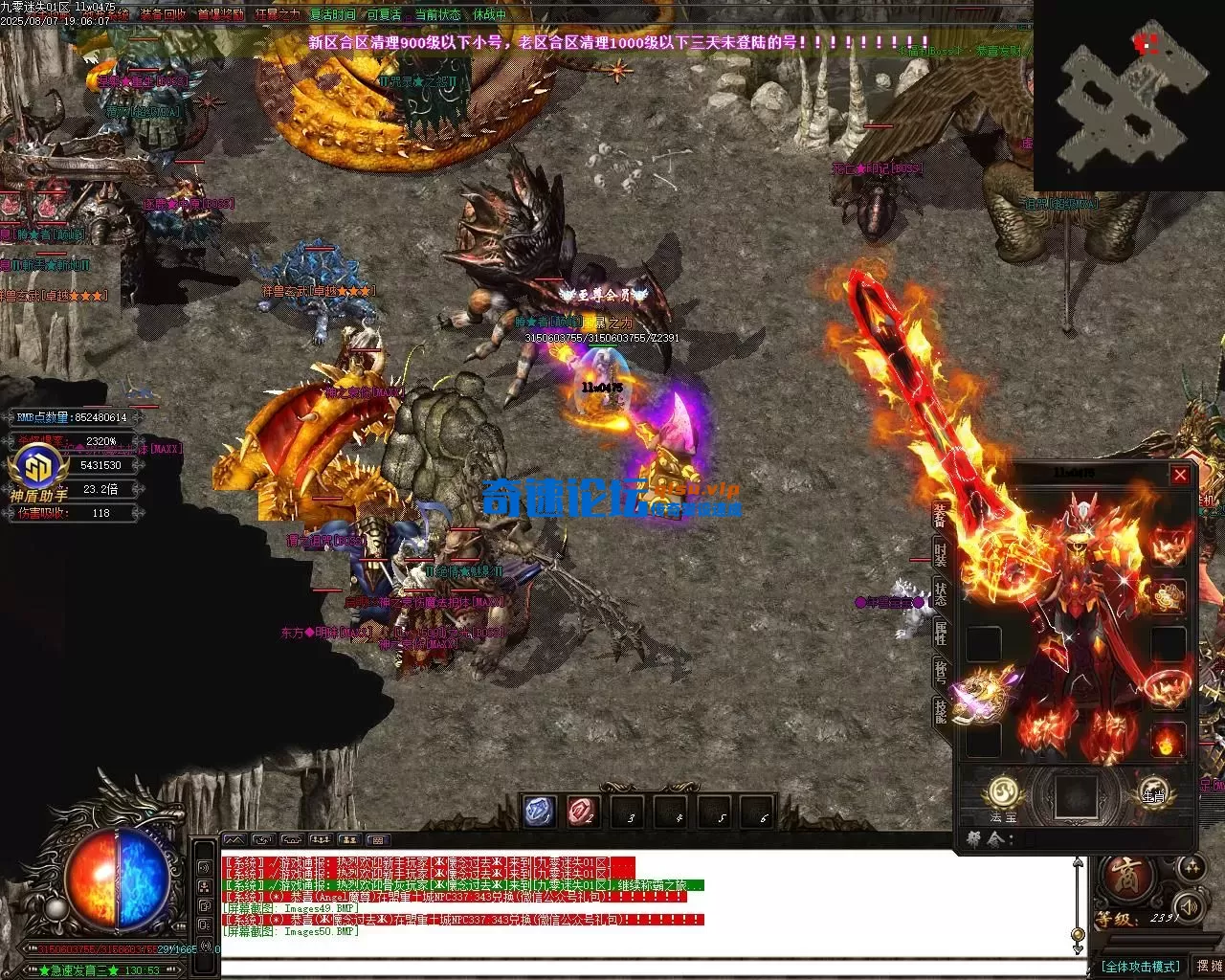Toggle the 全体攻击模式 attack mode
The height and width of the screenshot is (980, 1225).
[x=1139, y=967]
